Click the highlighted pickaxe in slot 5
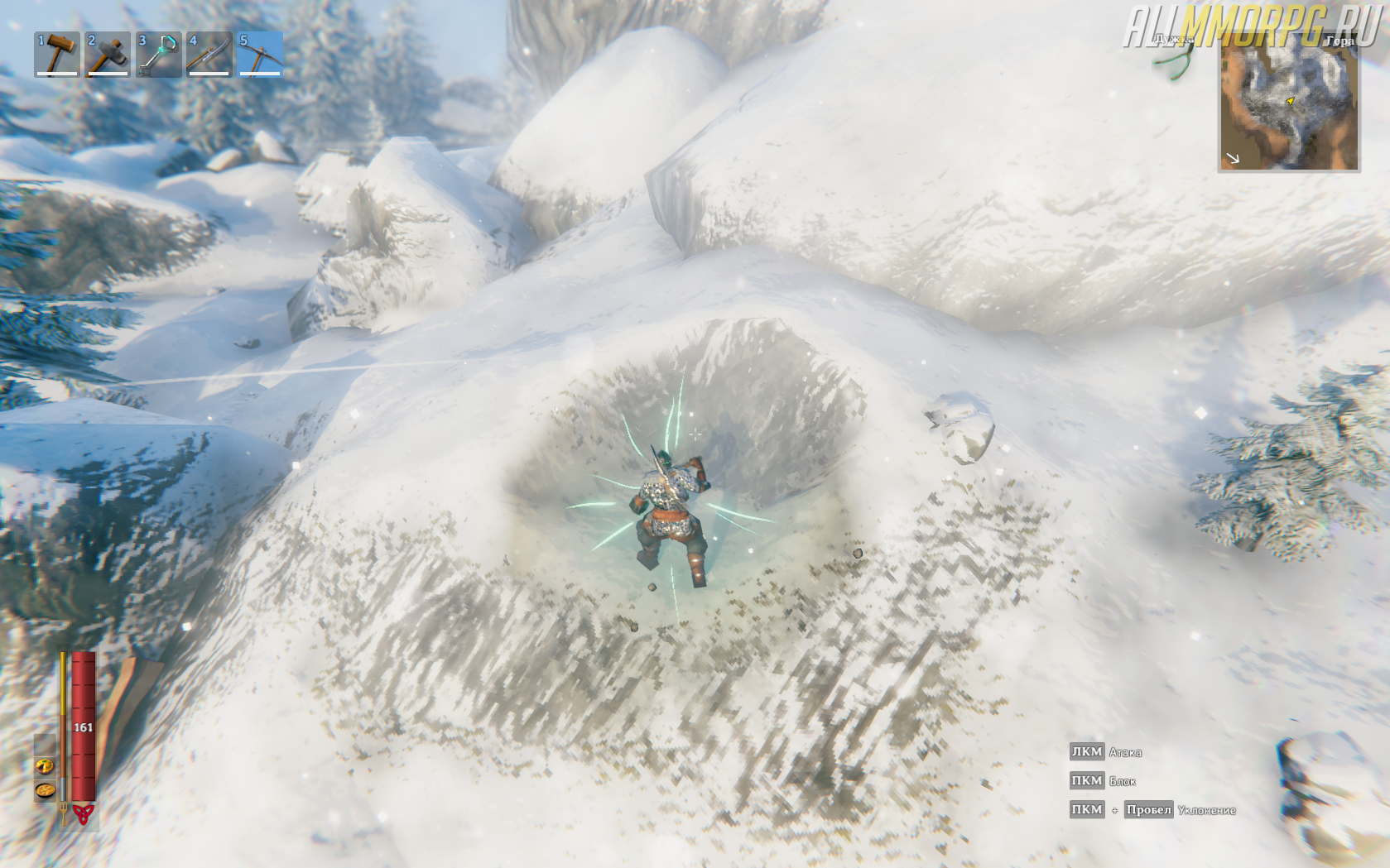This screenshot has height=868, width=1390. [x=260, y=55]
